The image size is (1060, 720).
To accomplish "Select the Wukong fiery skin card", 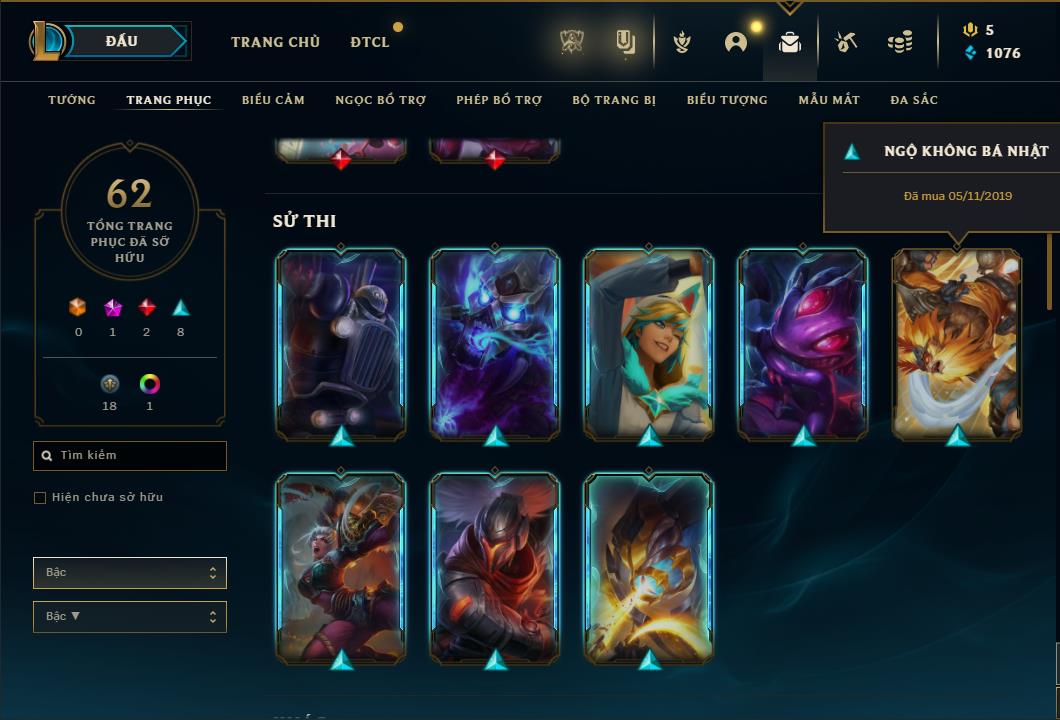I will click(x=957, y=342).
